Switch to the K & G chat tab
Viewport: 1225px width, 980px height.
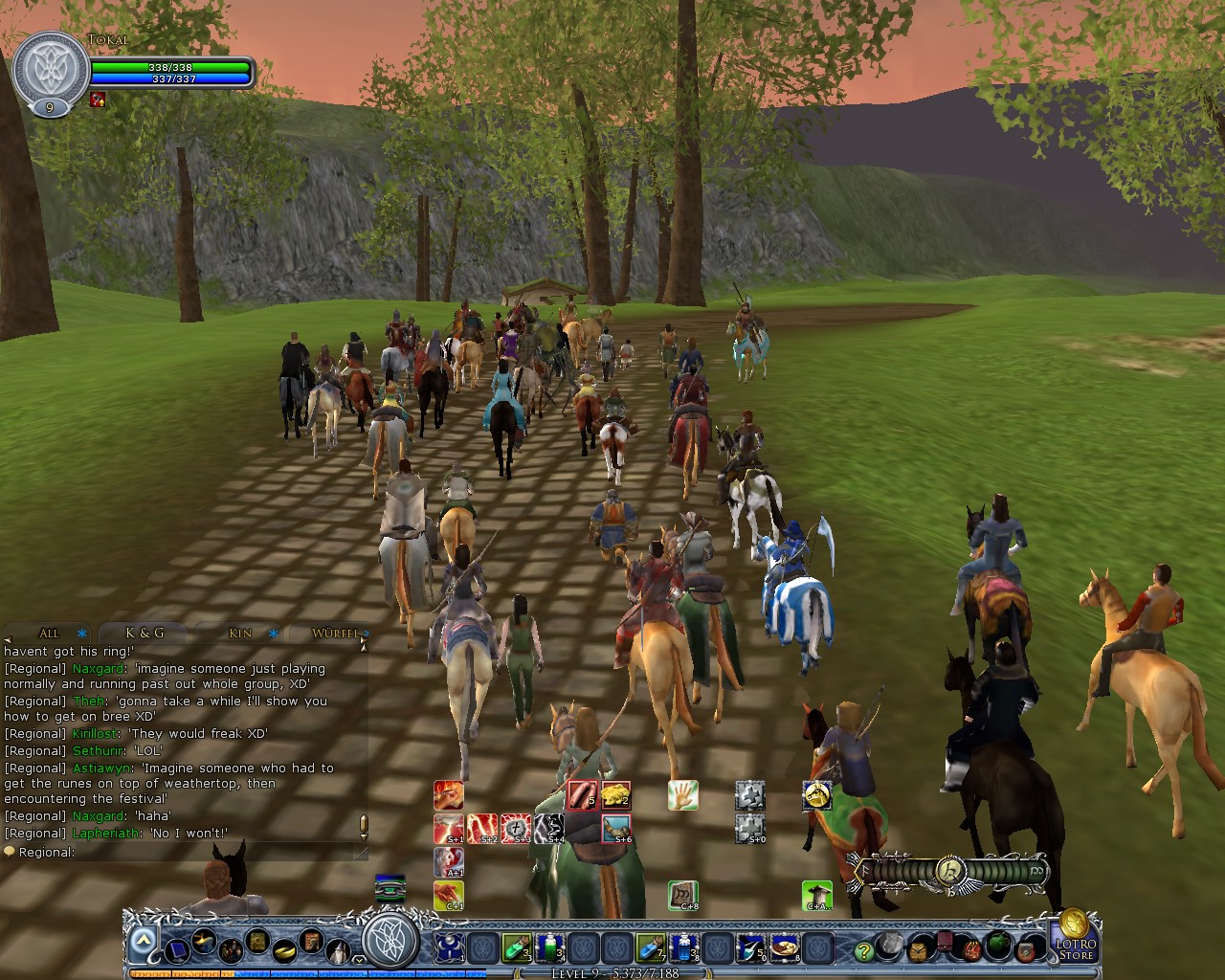click(x=144, y=632)
